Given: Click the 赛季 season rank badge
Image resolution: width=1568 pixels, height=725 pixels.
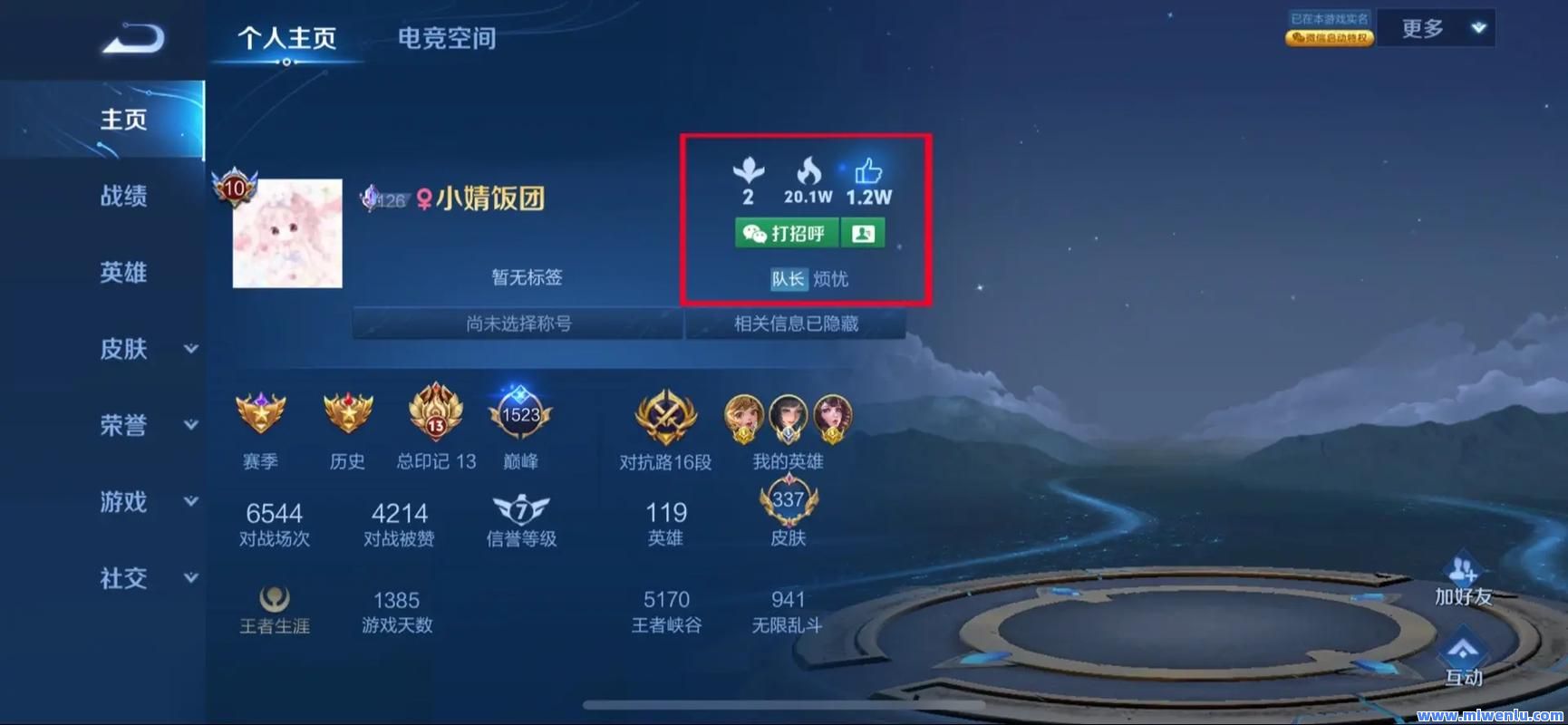Looking at the screenshot, I should (260, 416).
